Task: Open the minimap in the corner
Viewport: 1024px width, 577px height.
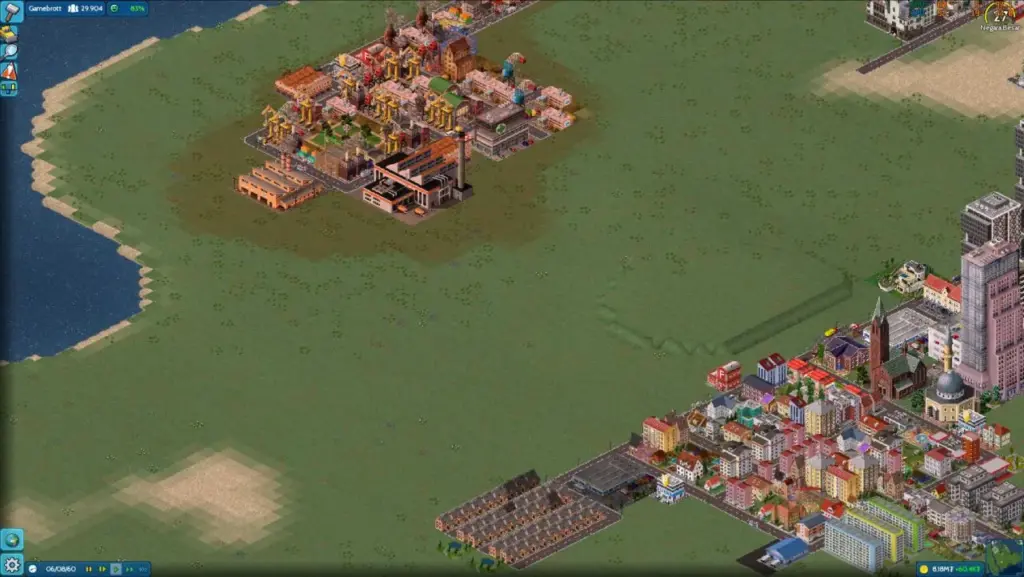Action: click(1002, 557)
